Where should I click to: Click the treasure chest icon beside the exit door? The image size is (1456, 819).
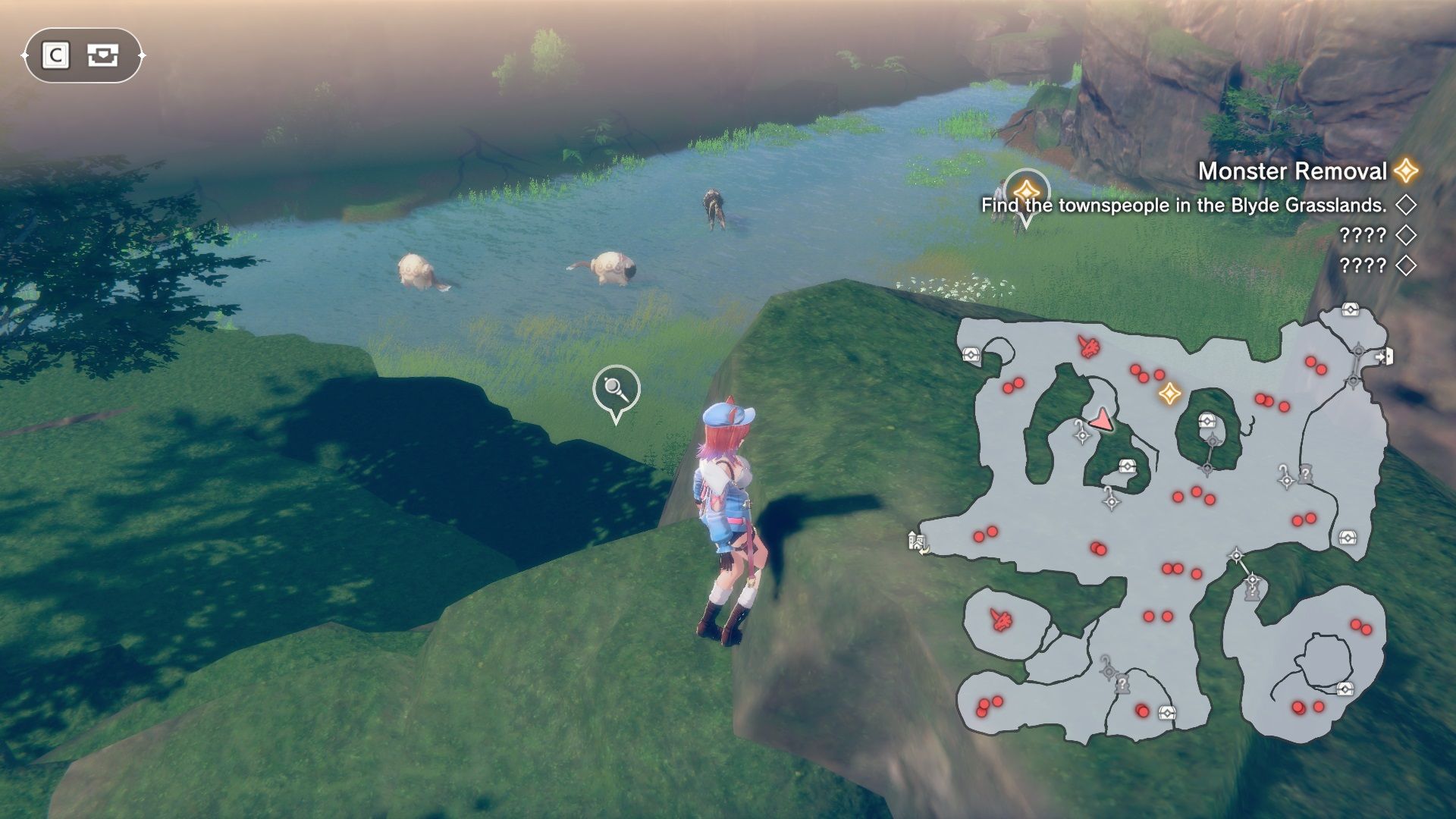(1350, 309)
